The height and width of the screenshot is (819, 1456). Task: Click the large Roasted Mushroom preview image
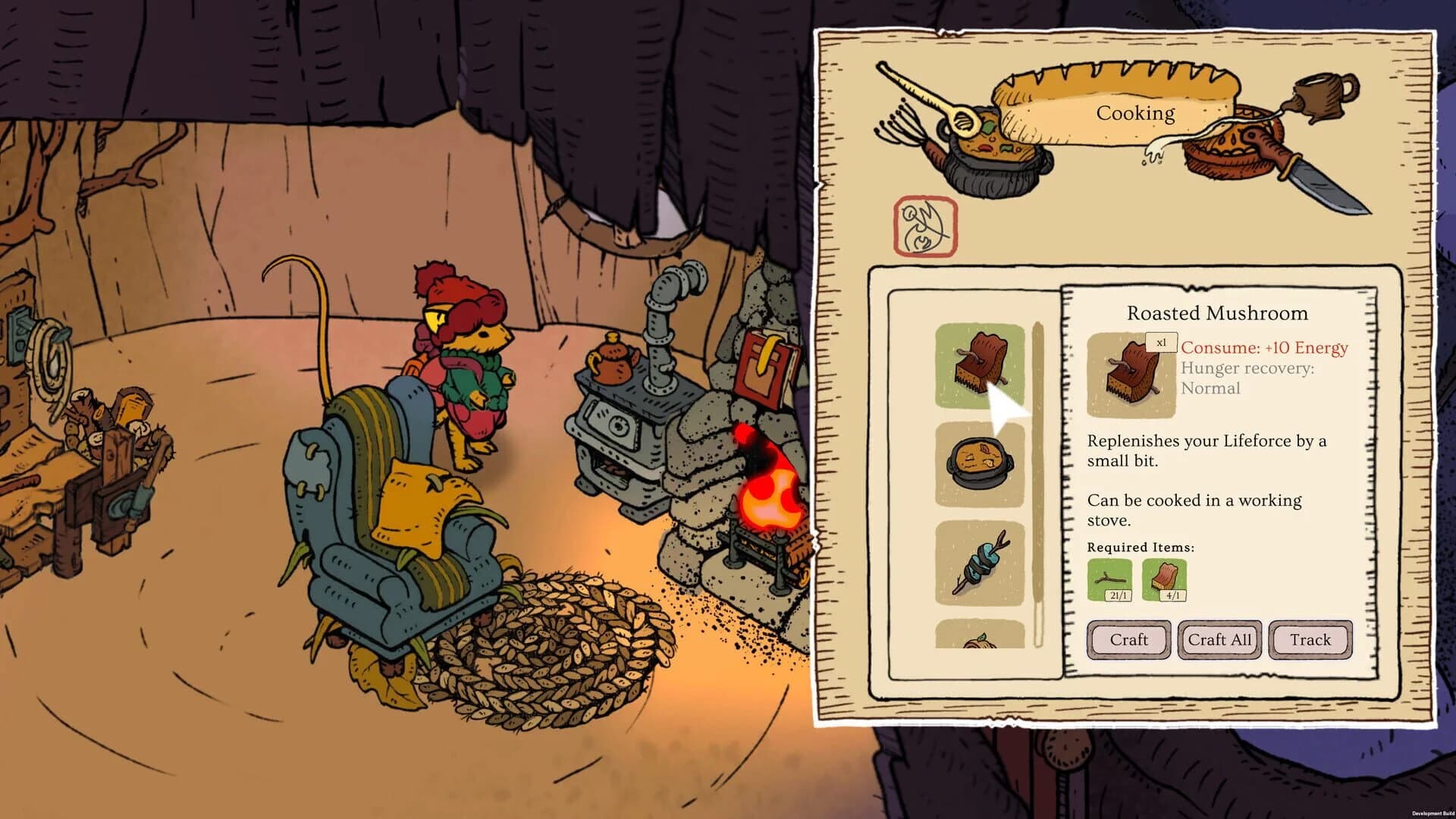1130,375
